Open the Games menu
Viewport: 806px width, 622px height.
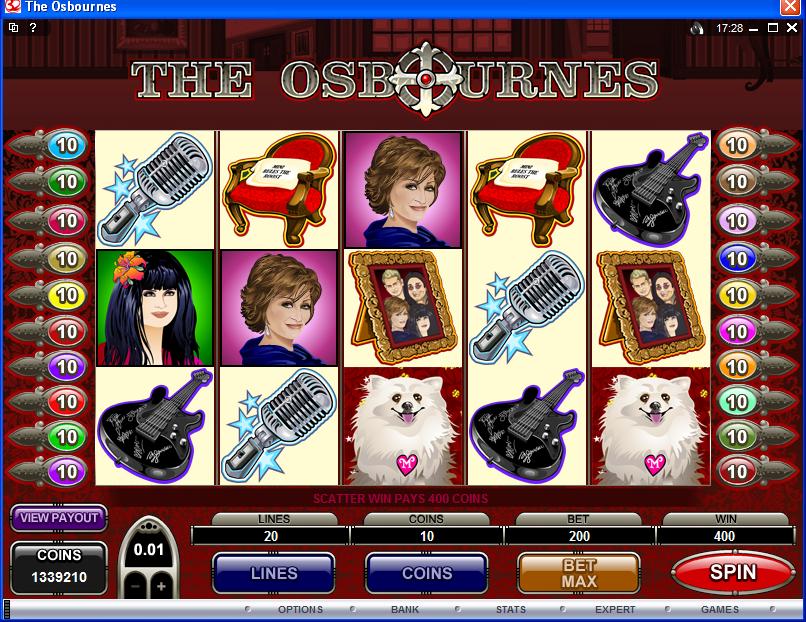(719, 609)
